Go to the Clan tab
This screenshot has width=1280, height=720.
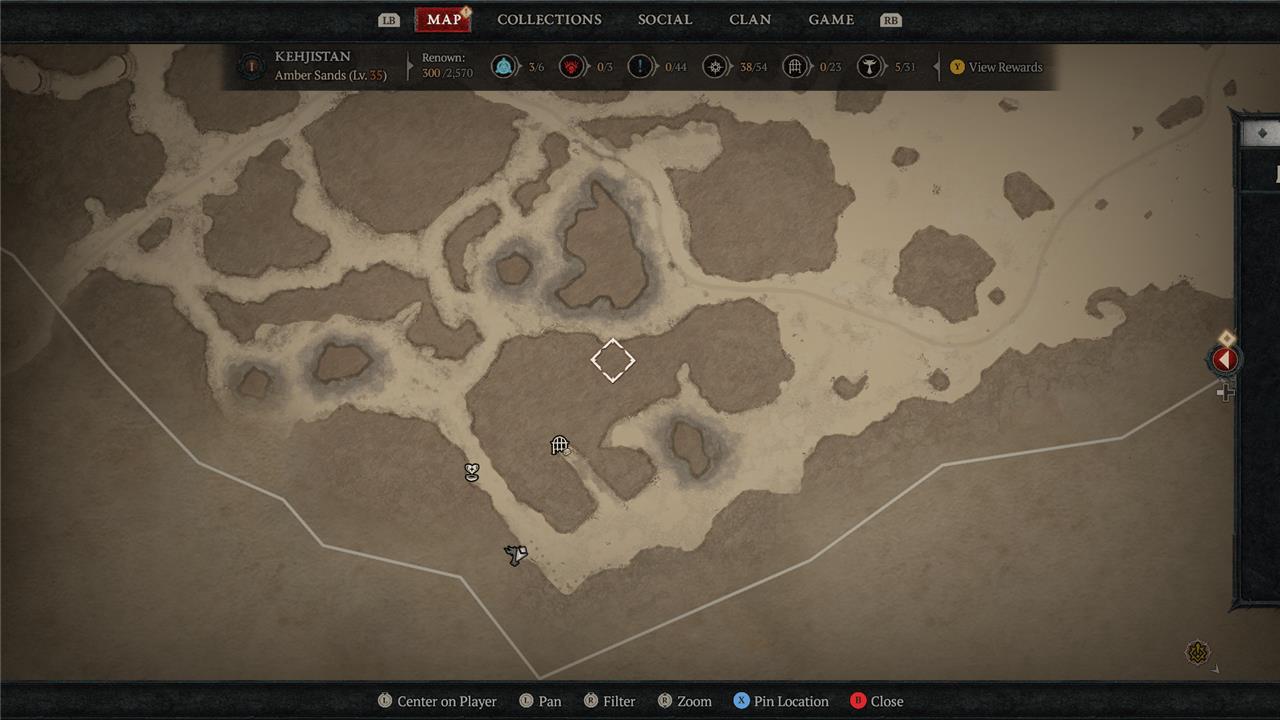(x=750, y=20)
